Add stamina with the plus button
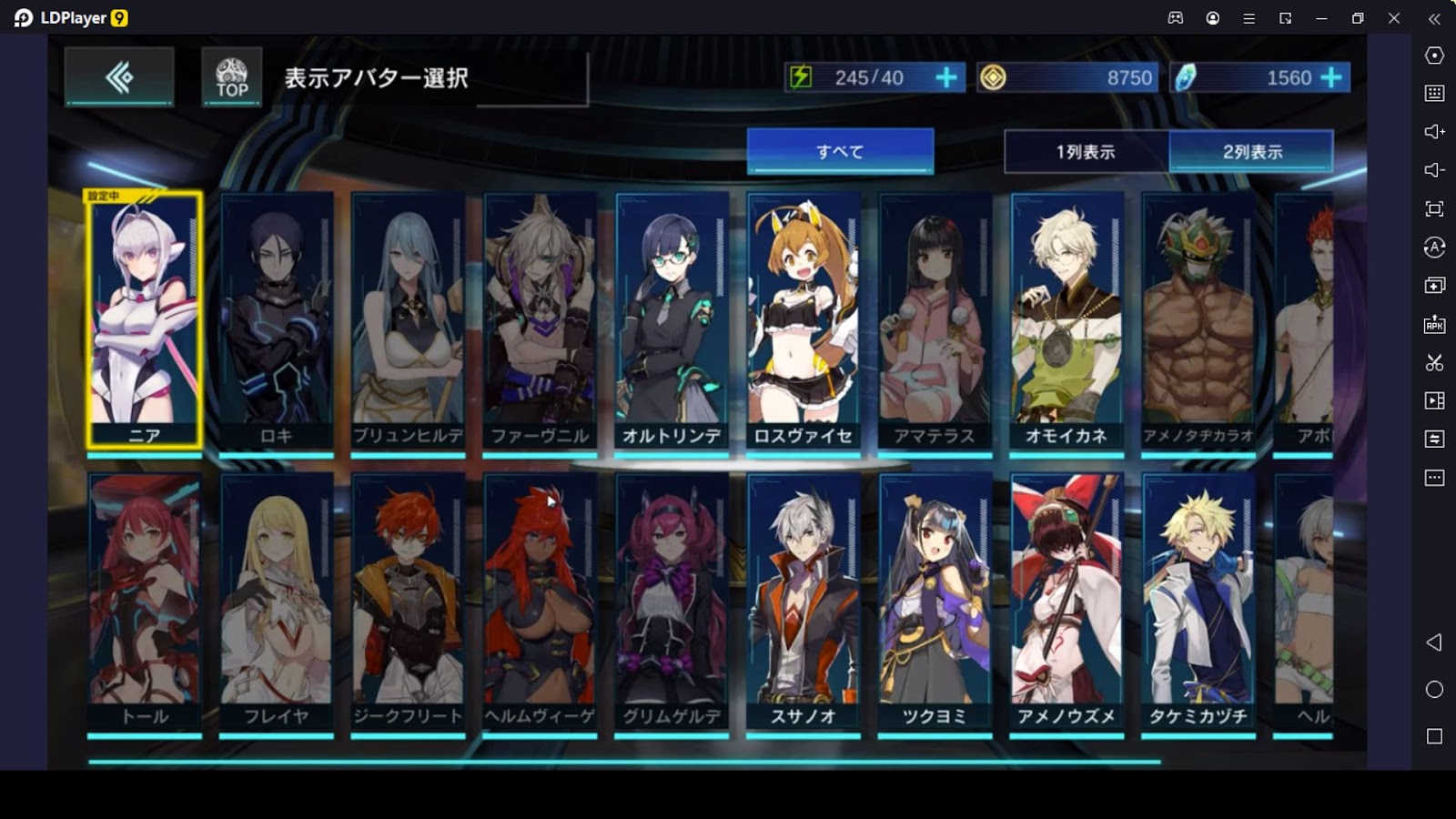1456x819 pixels. coord(946,77)
